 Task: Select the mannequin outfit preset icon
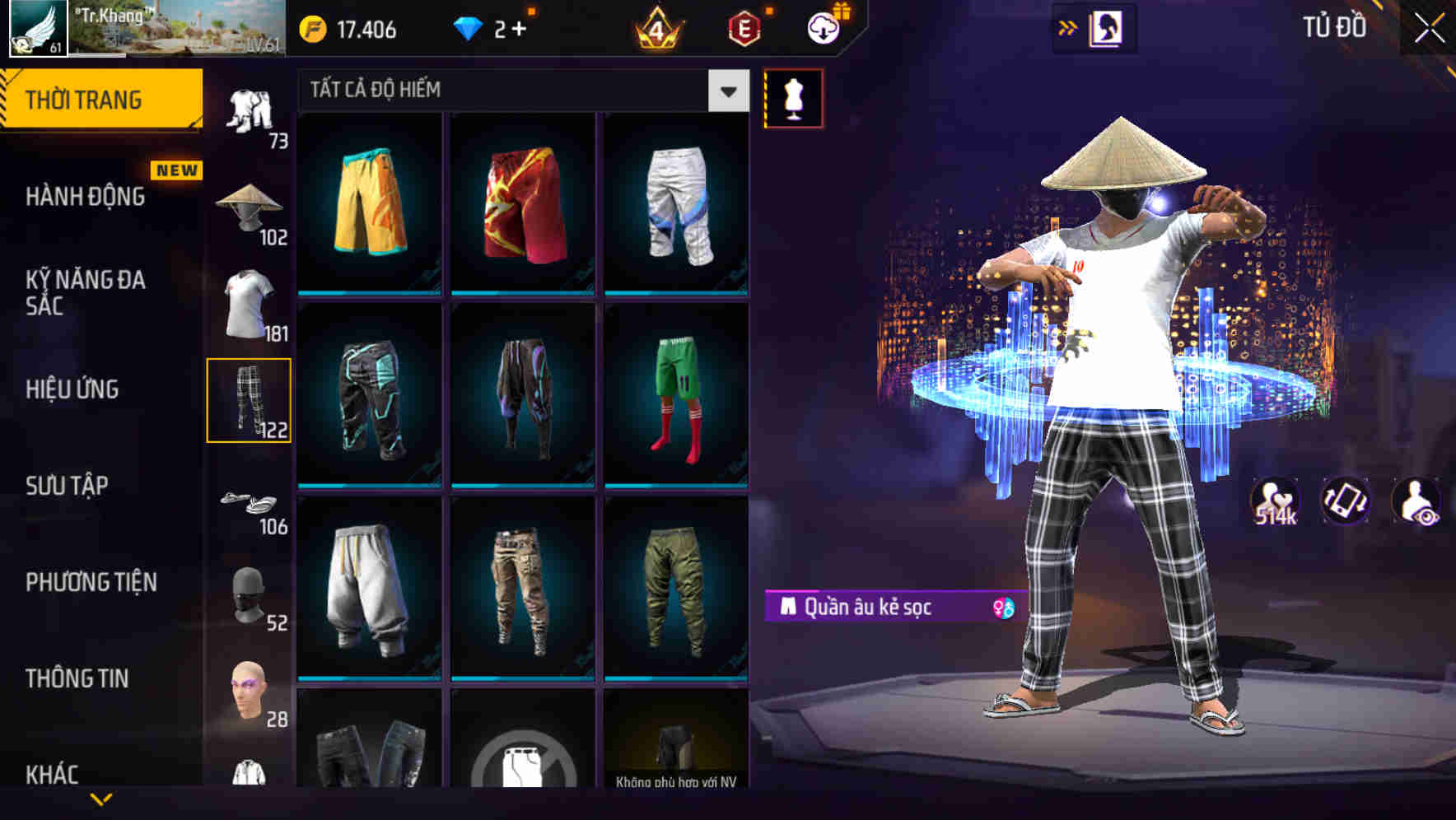tap(793, 97)
